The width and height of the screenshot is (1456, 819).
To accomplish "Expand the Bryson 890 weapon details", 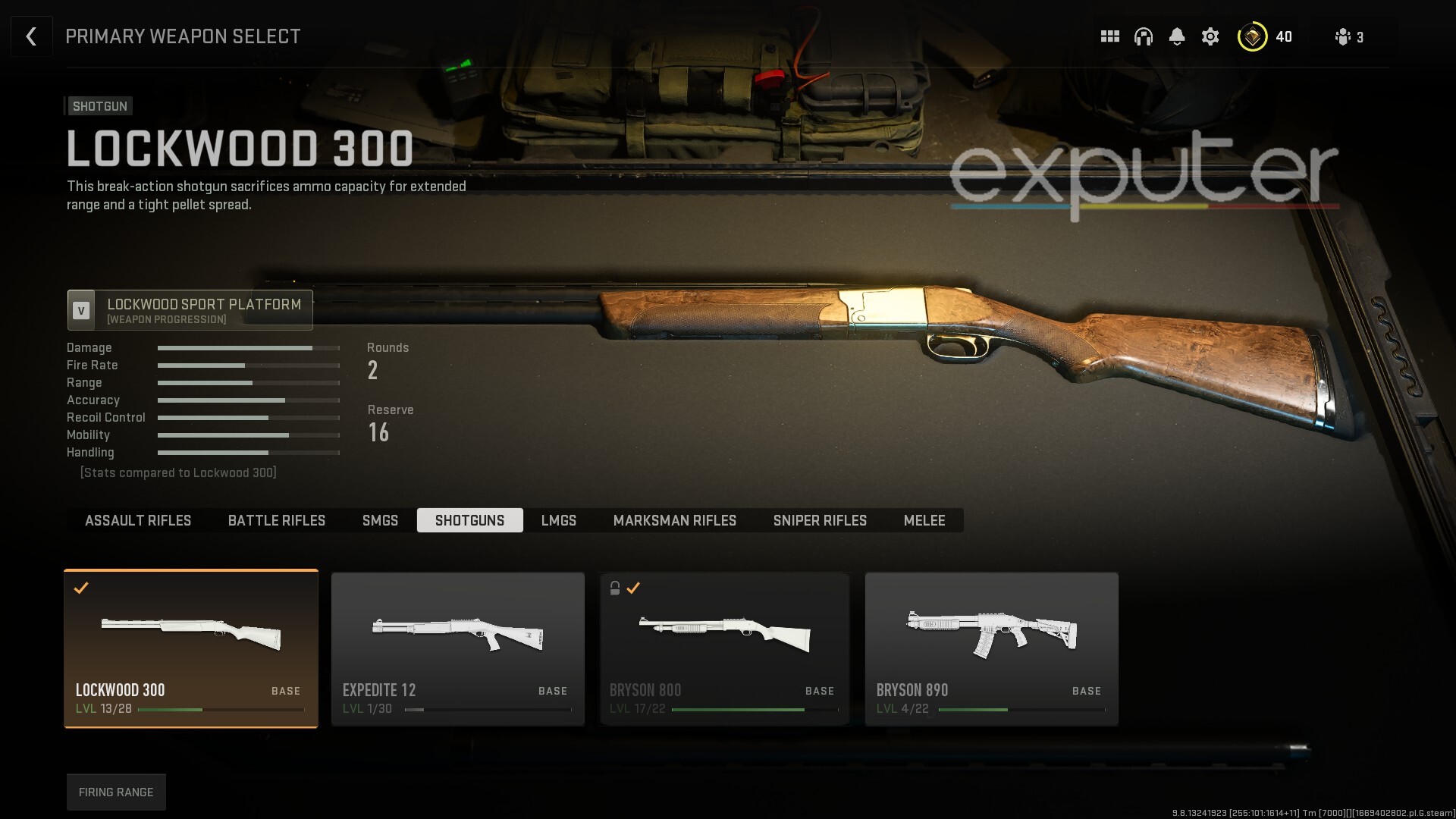I will [x=991, y=648].
